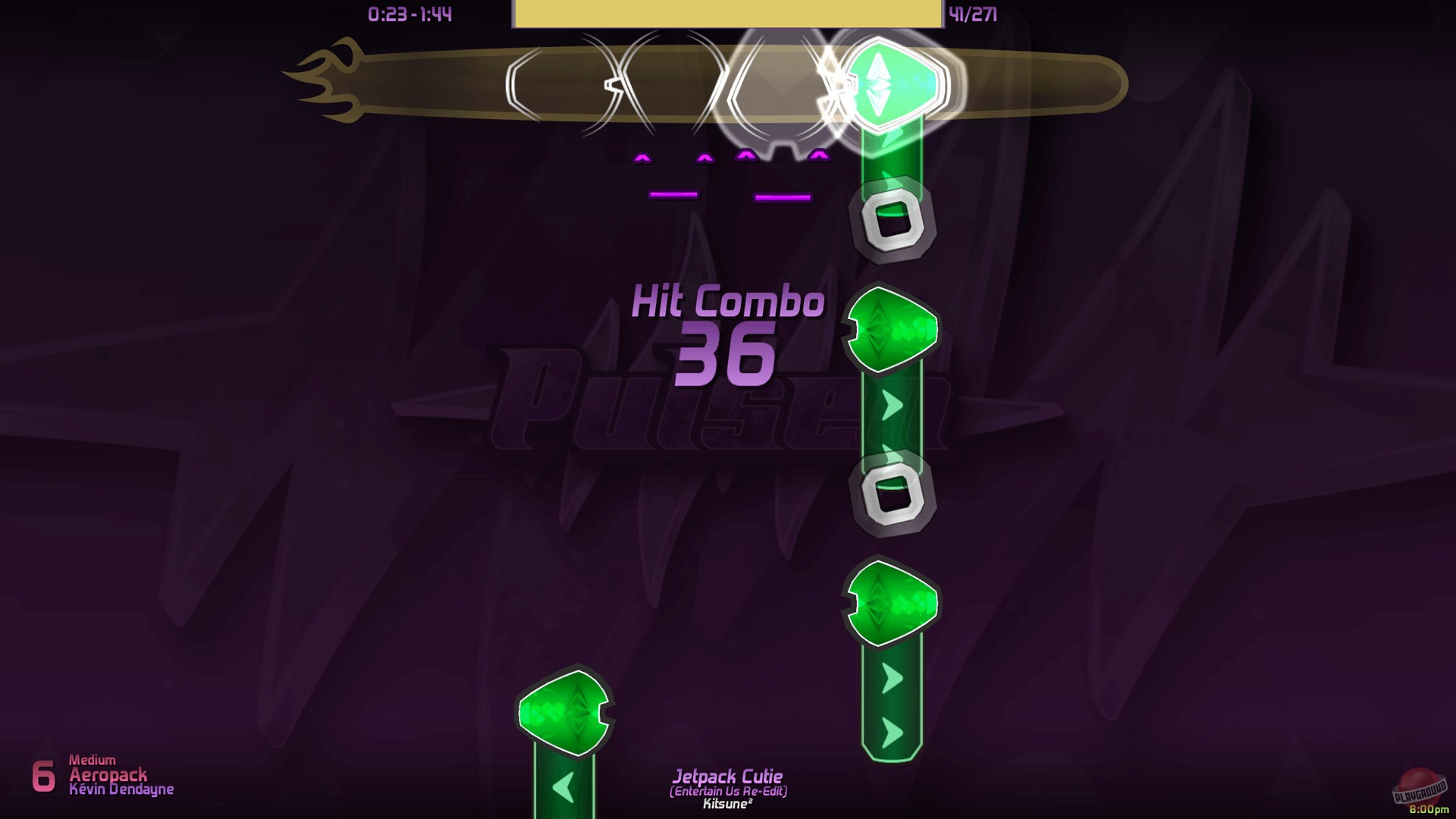Click the 41/271 step counter
Screen dimensions: 1456x819
(971, 12)
